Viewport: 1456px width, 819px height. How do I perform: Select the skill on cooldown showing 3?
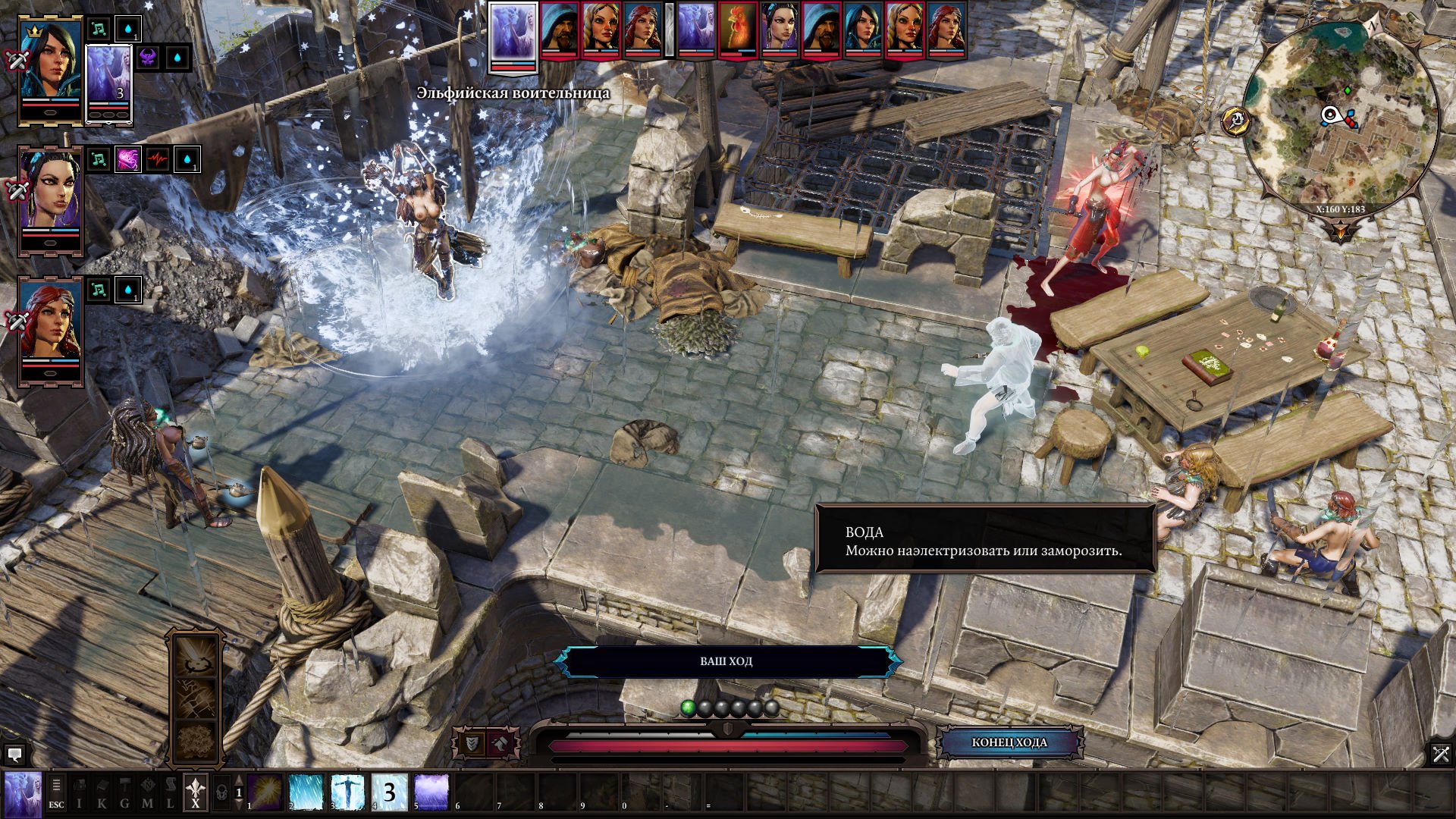point(390,792)
